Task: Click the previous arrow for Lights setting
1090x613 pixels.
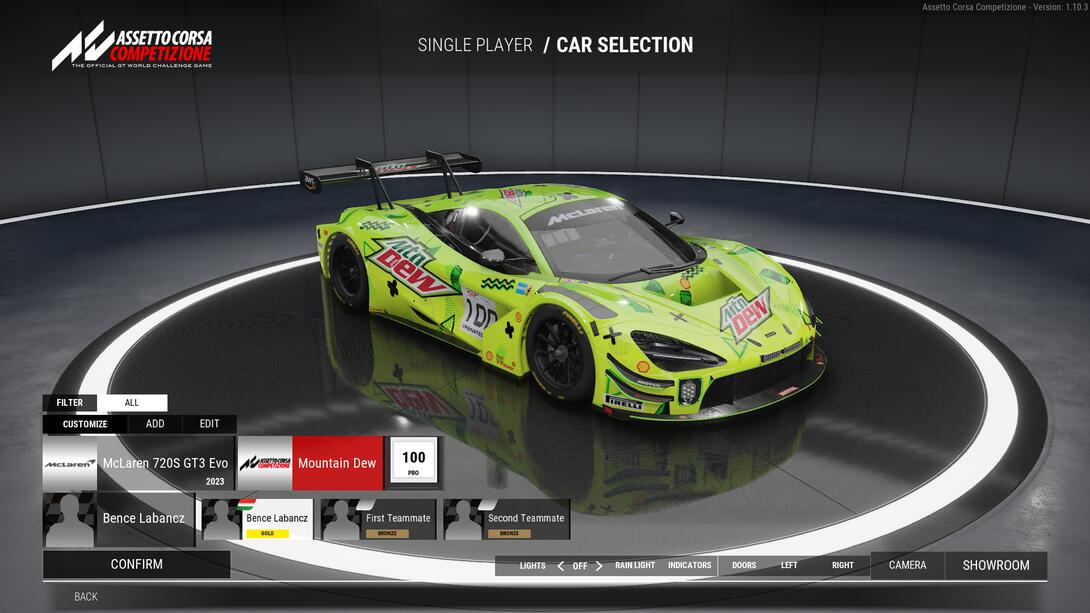Action: [560, 566]
